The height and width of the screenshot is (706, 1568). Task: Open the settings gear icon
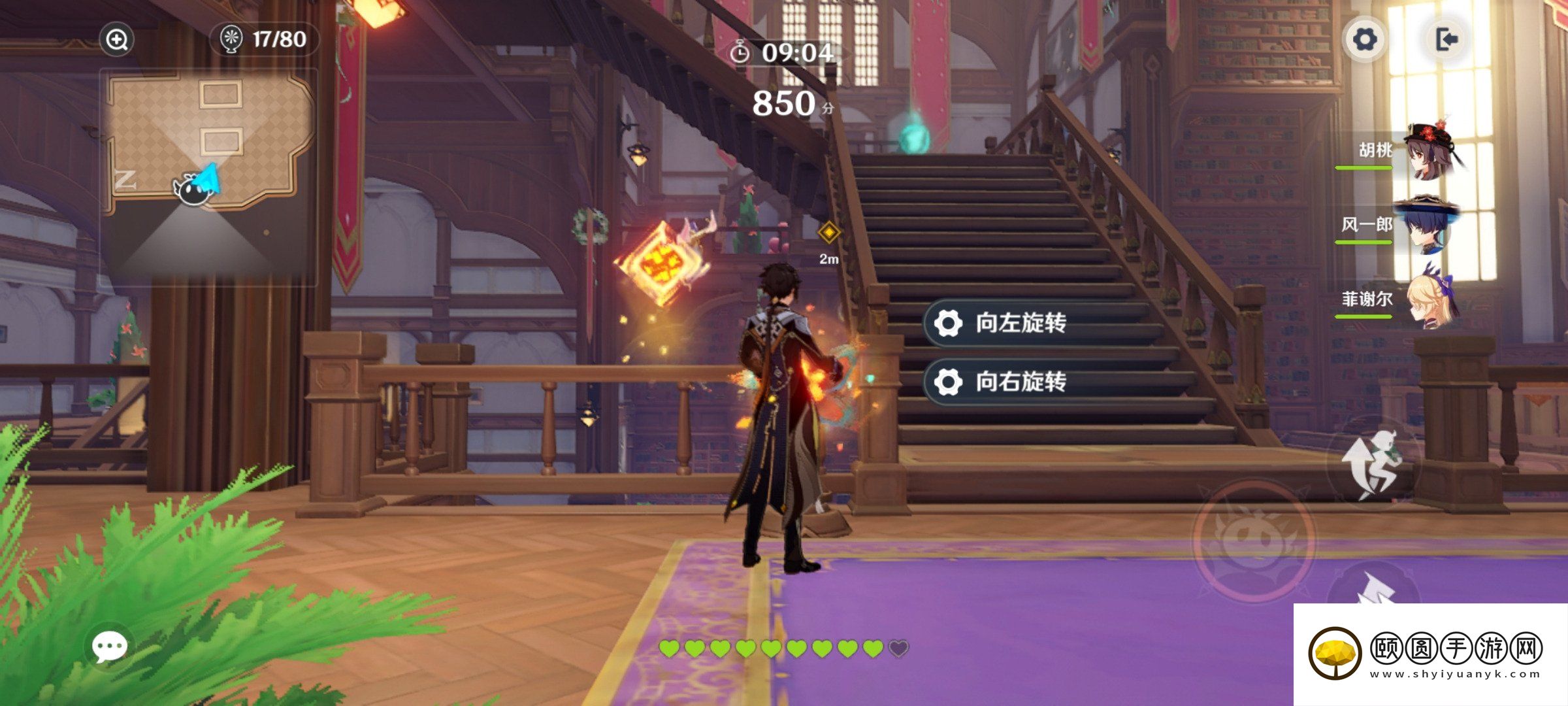click(1364, 40)
